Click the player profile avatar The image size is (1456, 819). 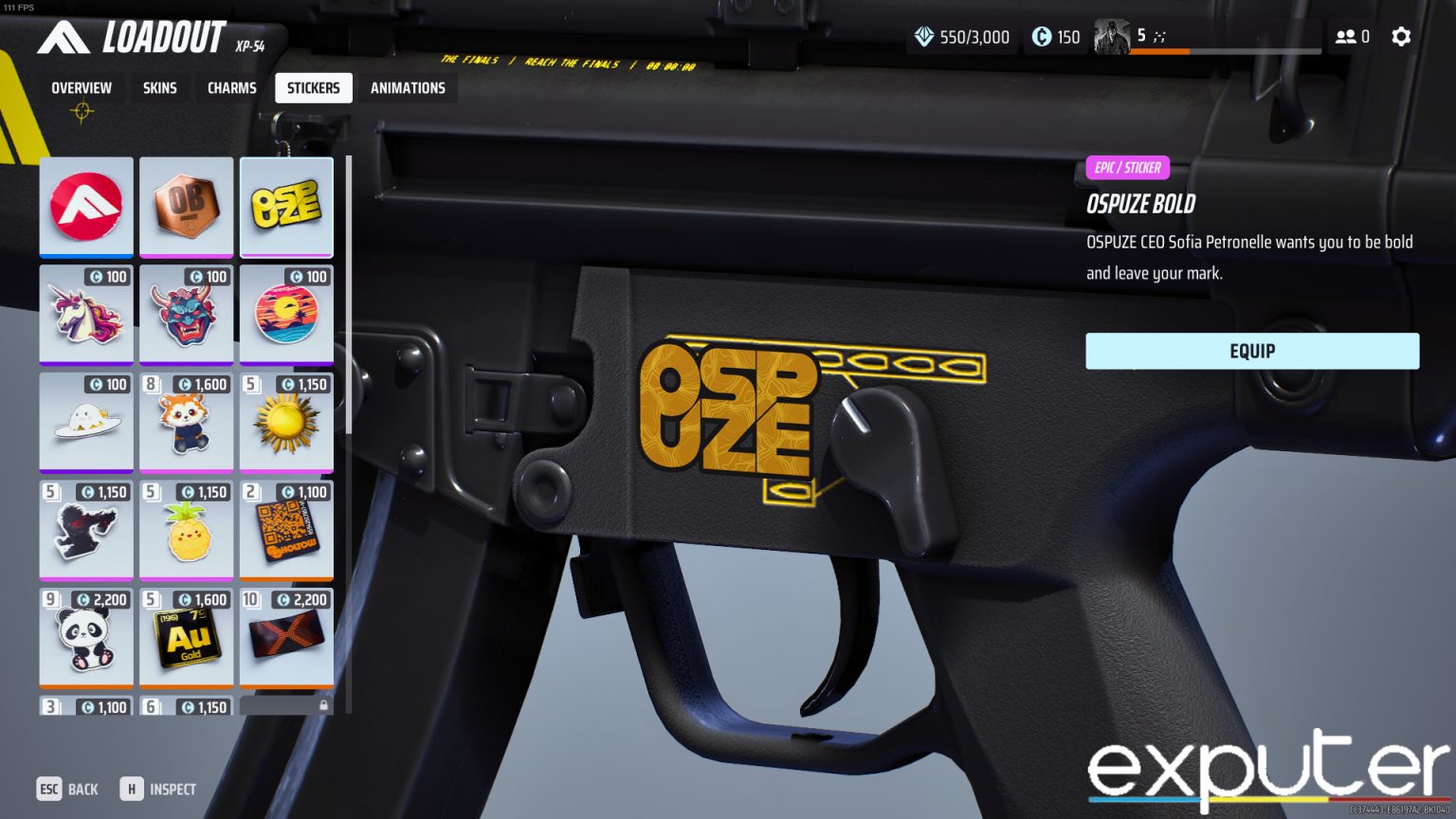click(1112, 37)
